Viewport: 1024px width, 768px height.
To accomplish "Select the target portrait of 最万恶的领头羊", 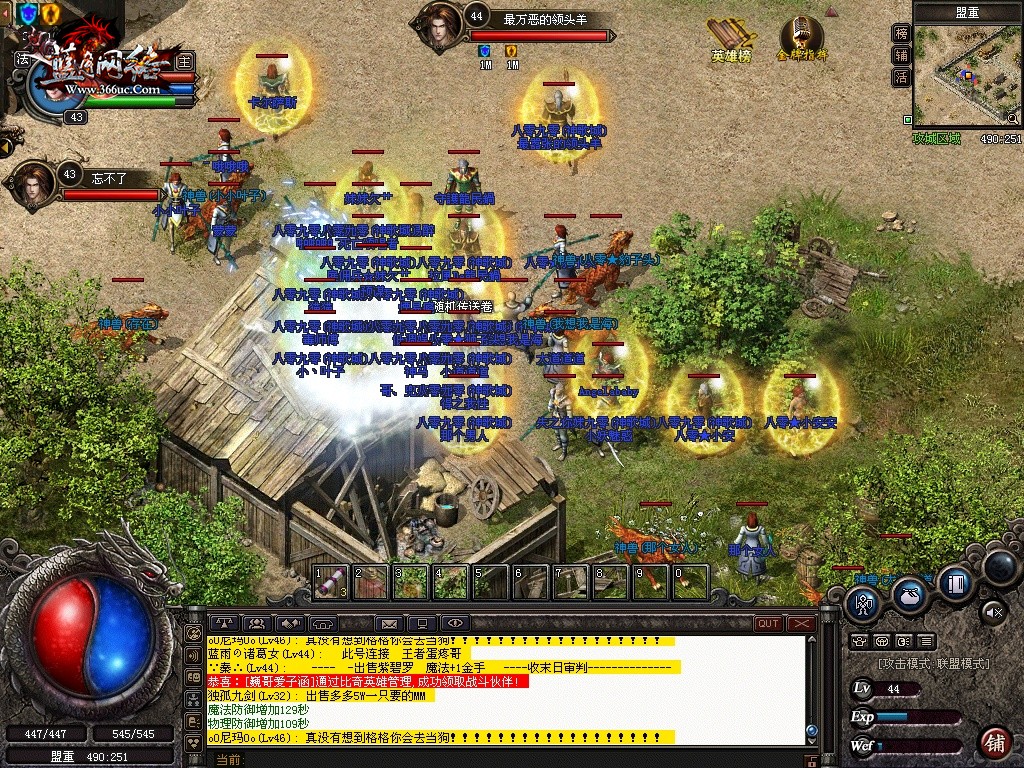I will [x=438, y=27].
